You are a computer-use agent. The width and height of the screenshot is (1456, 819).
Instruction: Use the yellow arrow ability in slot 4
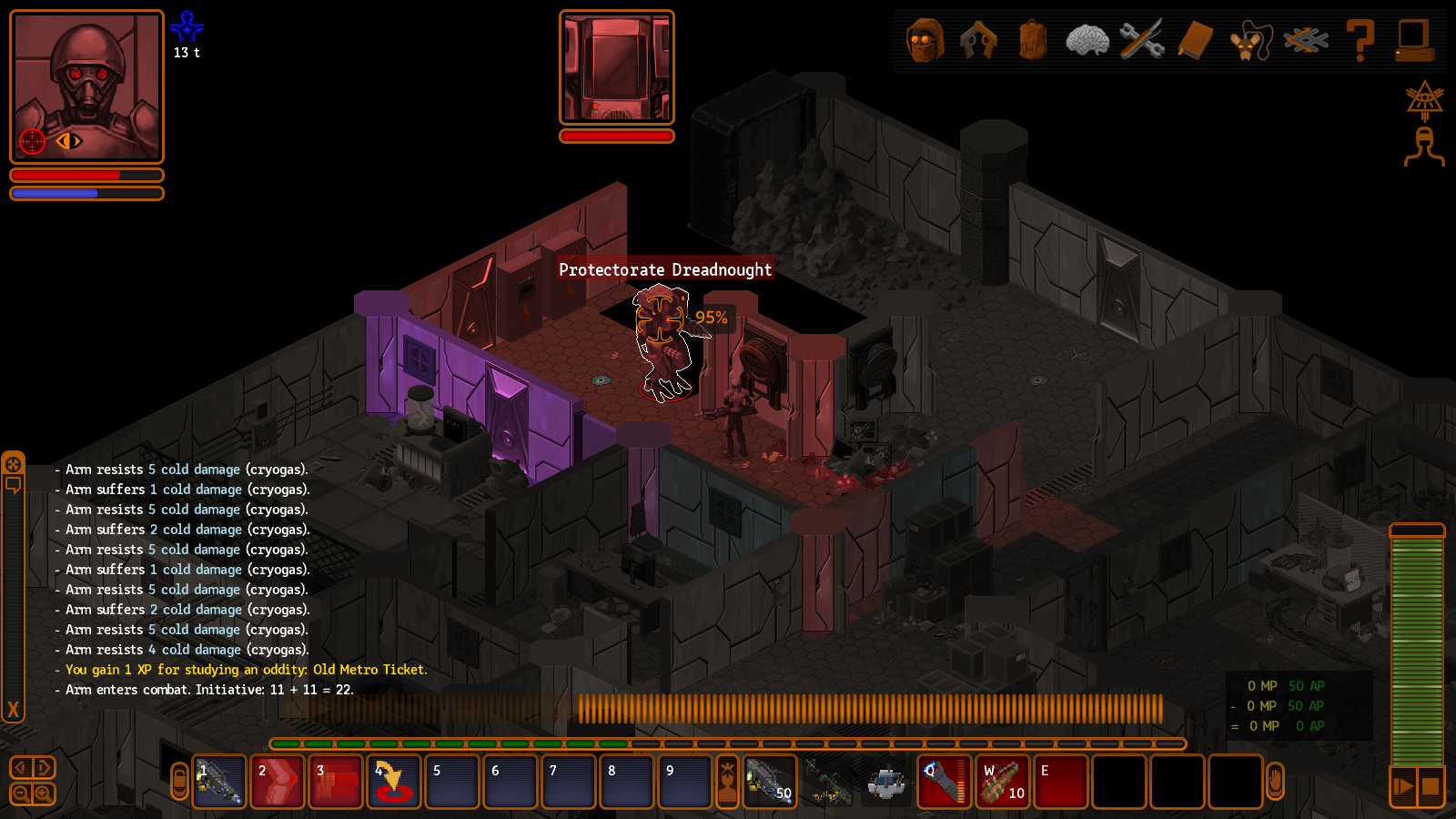tap(394, 782)
